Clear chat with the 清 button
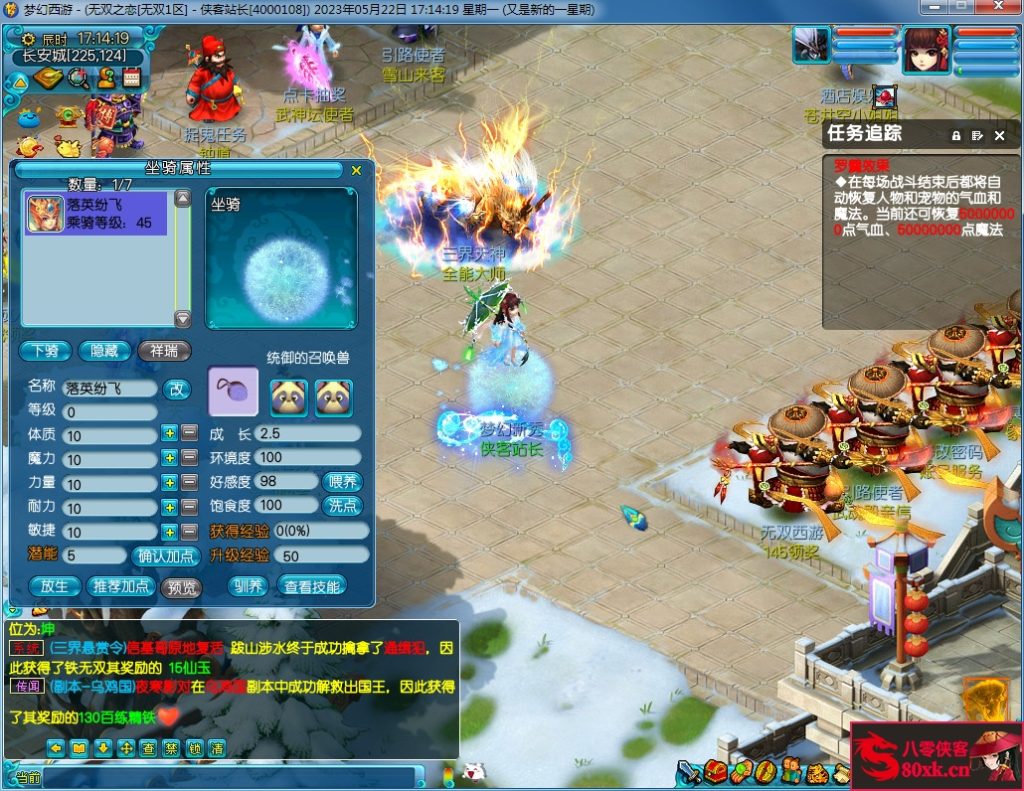Image resolution: width=1024 pixels, height=791 pixels. 216,747
